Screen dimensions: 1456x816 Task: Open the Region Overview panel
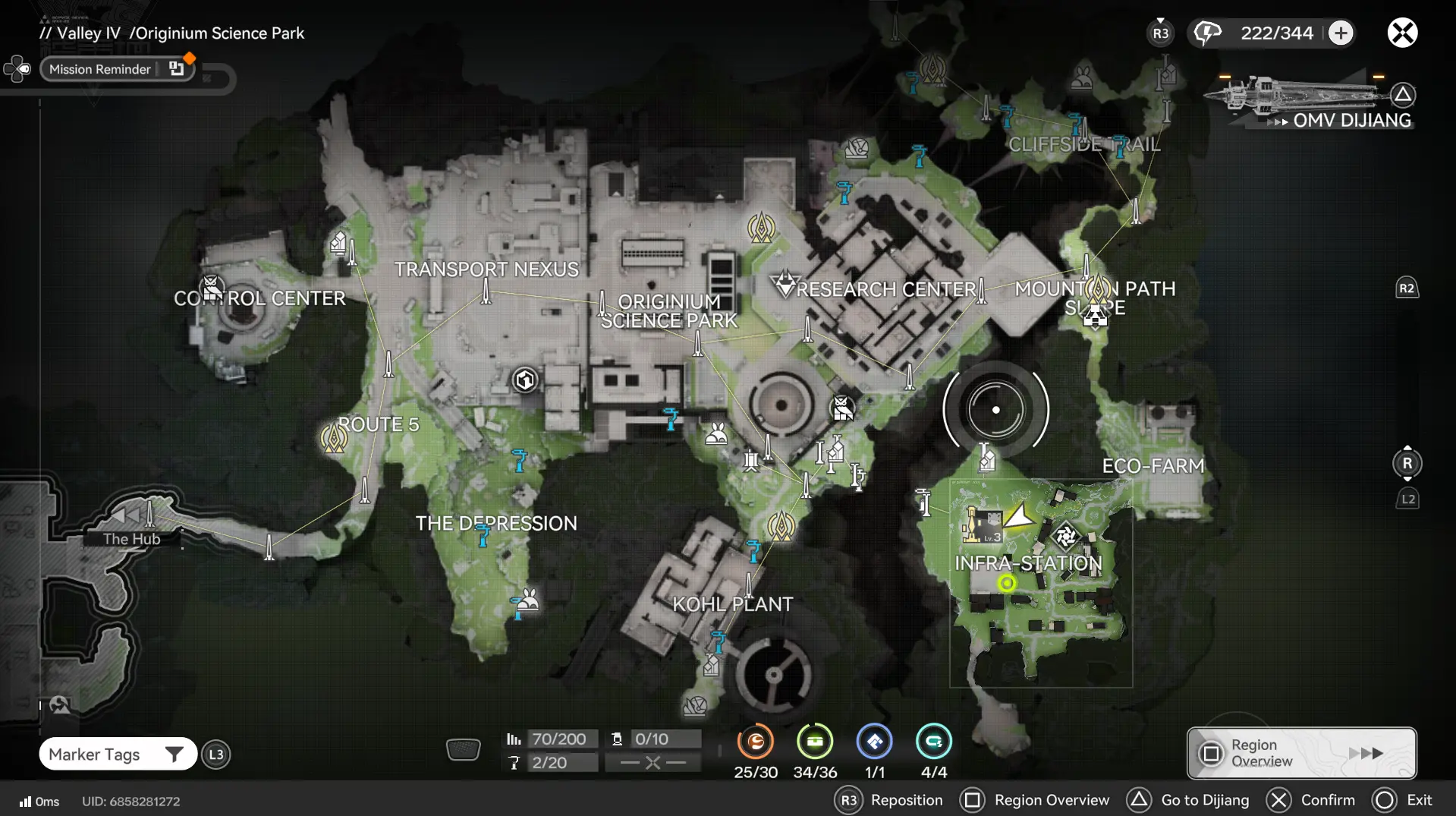(1301, 753)
